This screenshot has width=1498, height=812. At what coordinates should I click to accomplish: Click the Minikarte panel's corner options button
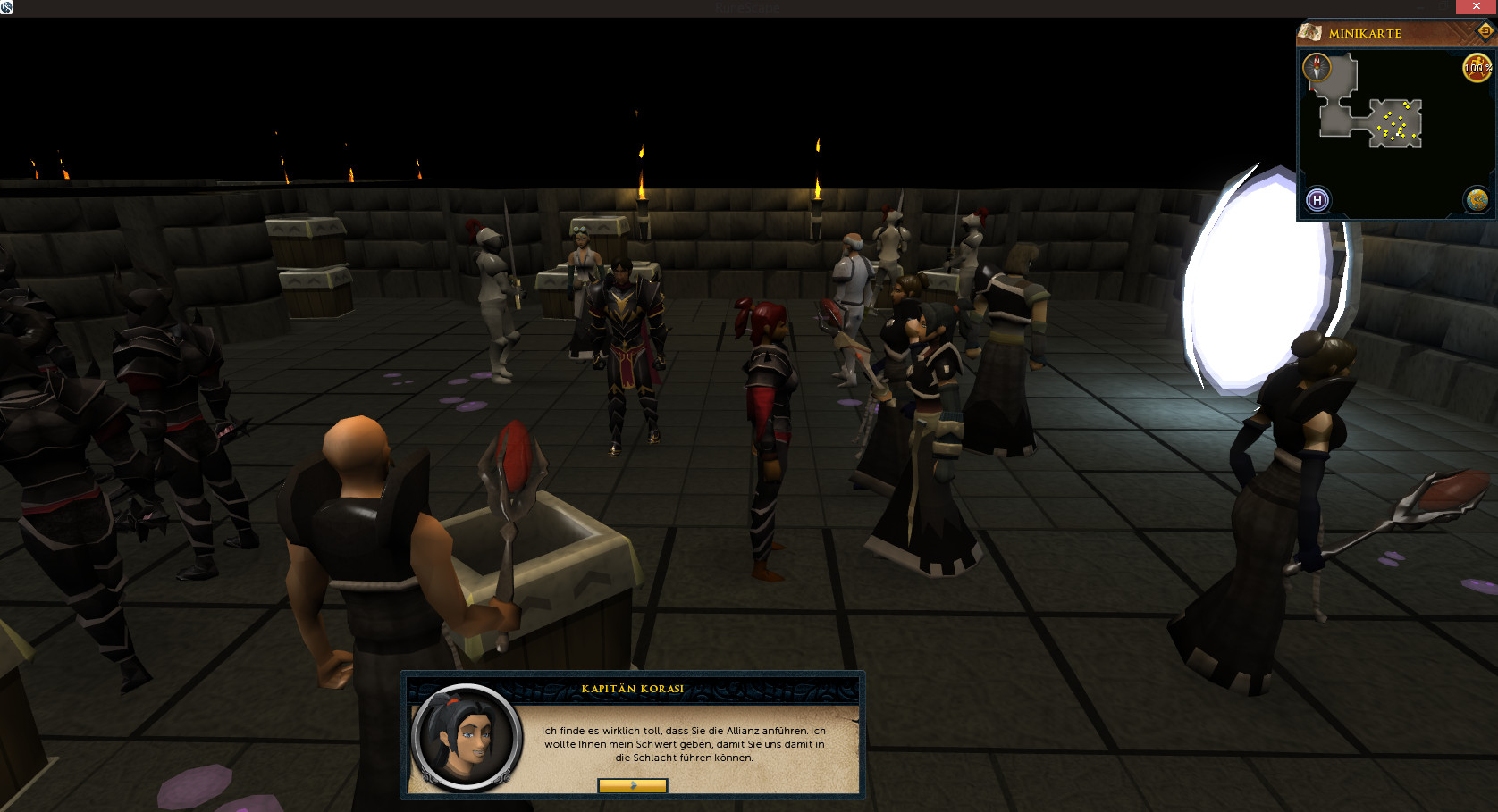click(x=1485, y=31)
